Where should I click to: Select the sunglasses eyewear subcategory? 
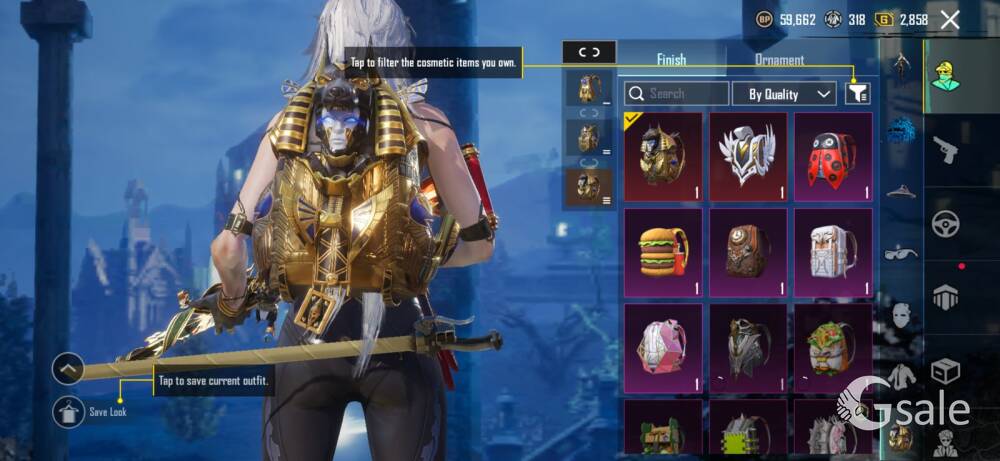click(901, 252)
